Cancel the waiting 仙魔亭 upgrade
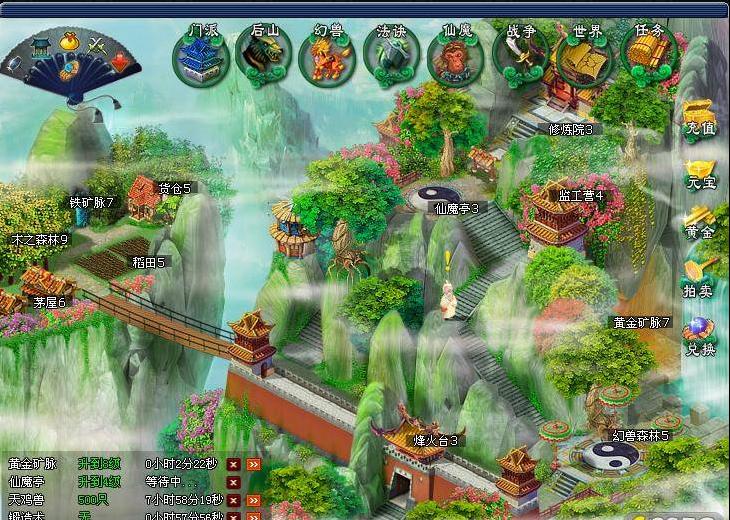Image resolution: width=730 pixels, height=520 pixels. point(233,482)
